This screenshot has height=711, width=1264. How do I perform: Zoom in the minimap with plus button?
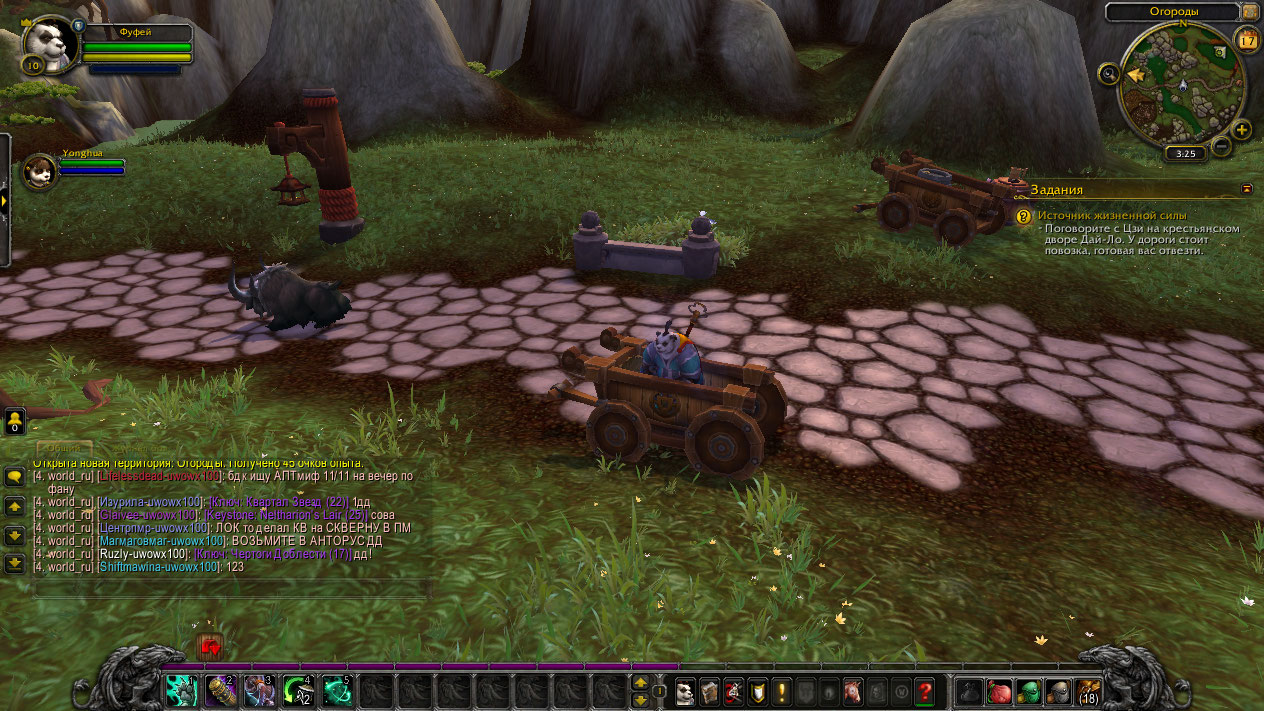[x=1242, y=130]
